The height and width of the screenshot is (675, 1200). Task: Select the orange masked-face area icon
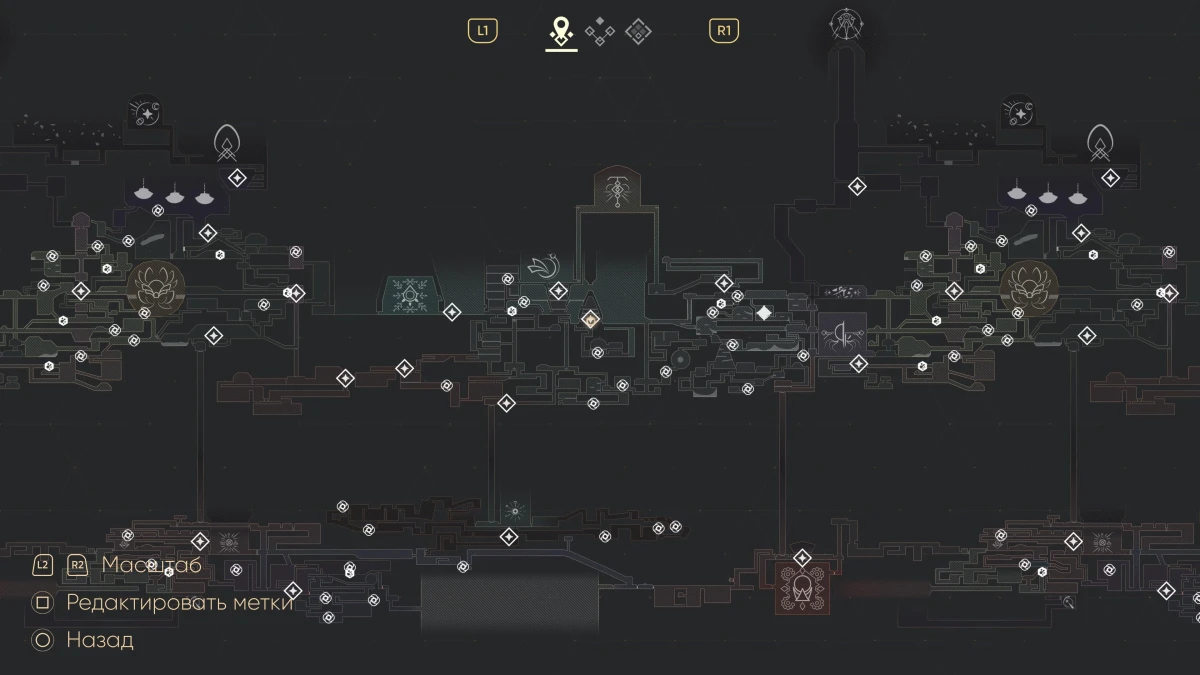801,588
